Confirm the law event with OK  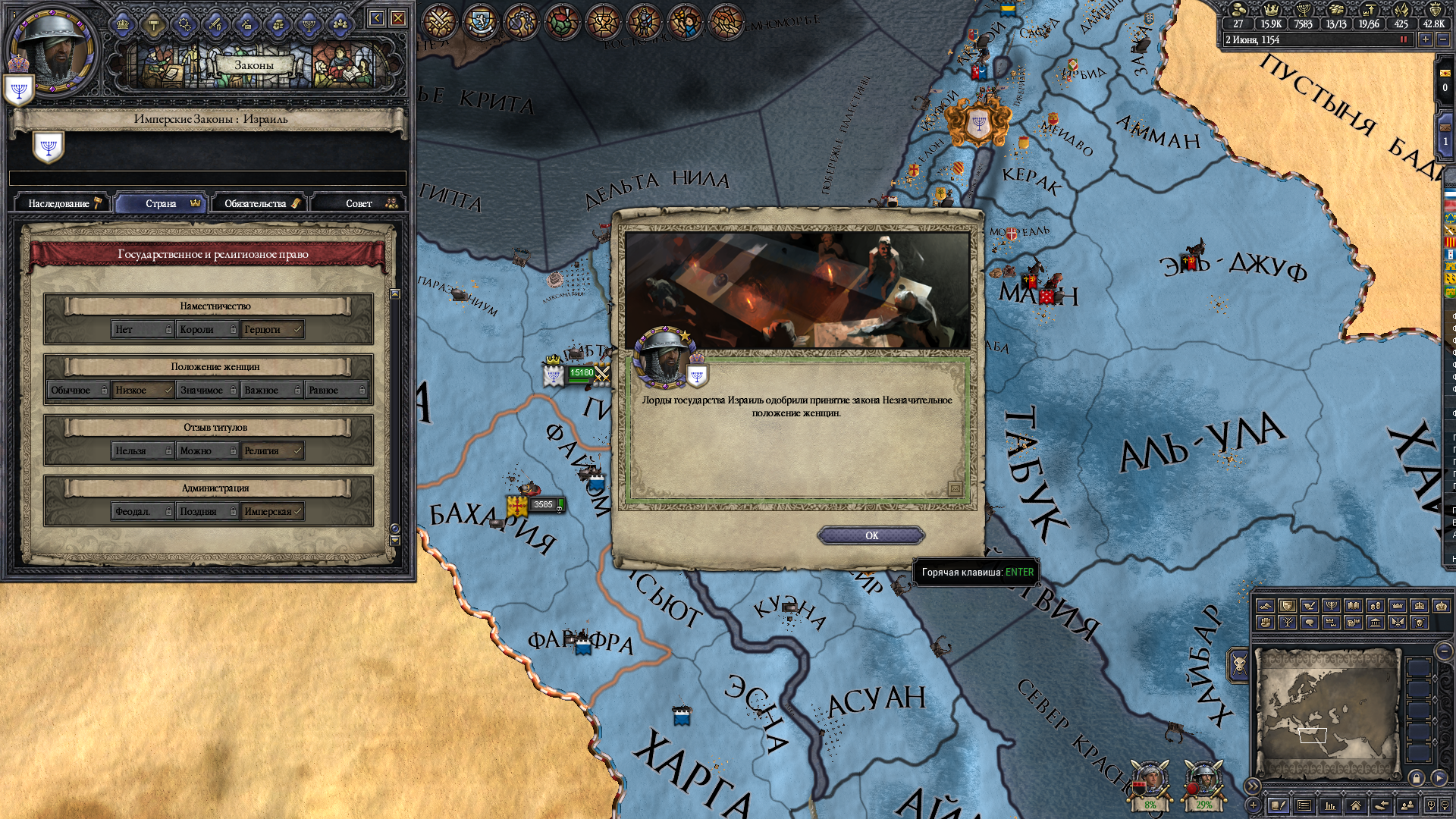tap(871, 535)
